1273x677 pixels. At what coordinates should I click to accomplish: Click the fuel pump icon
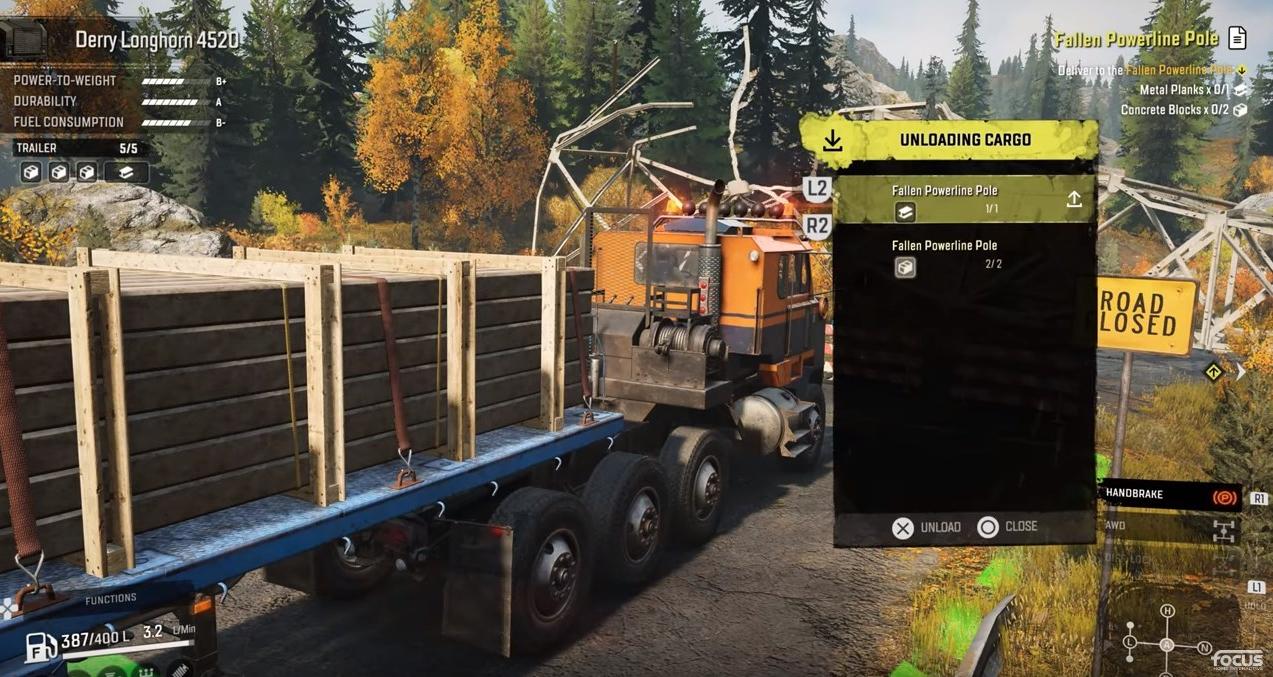40,646
